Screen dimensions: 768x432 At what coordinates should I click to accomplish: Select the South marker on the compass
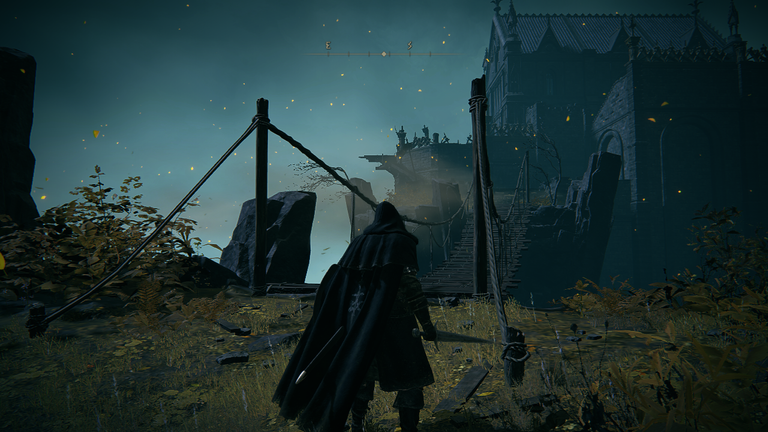(x=409, y=46)
